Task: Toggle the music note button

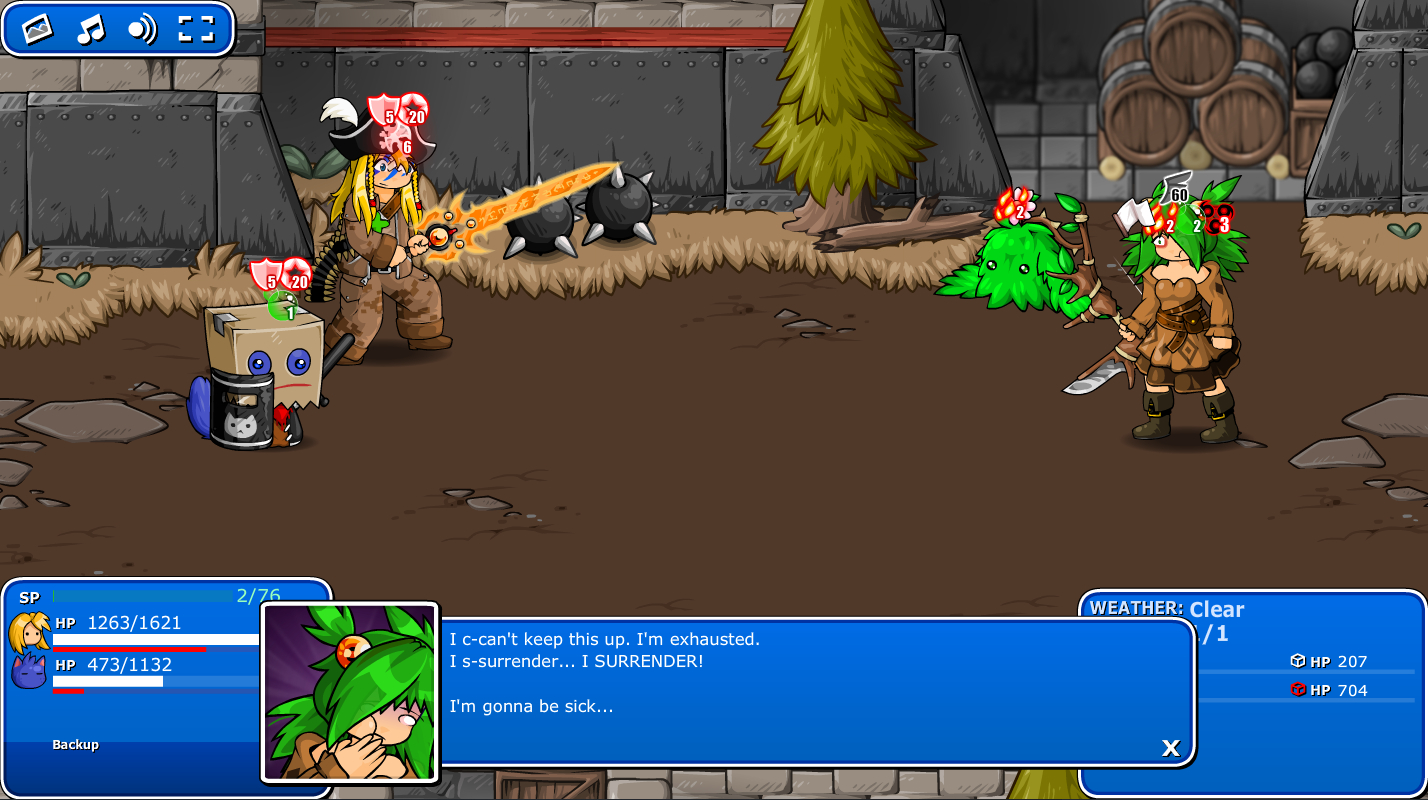Action: coord(90,29)
